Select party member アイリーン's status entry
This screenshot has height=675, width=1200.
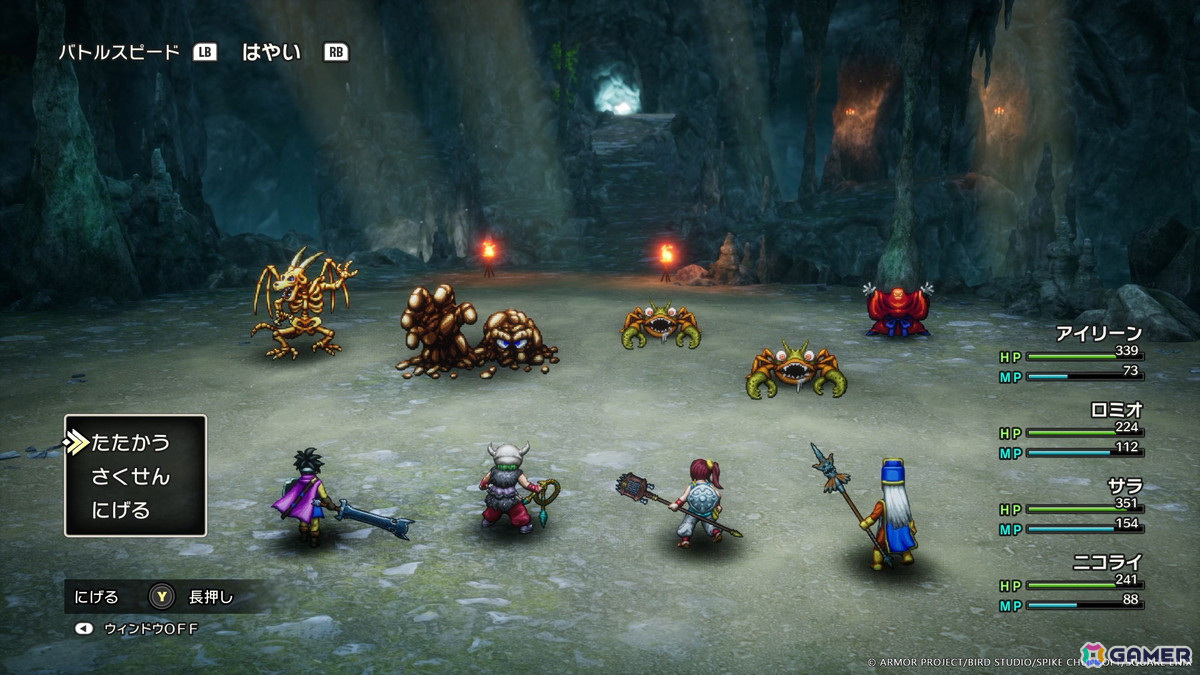[1097, 335]
